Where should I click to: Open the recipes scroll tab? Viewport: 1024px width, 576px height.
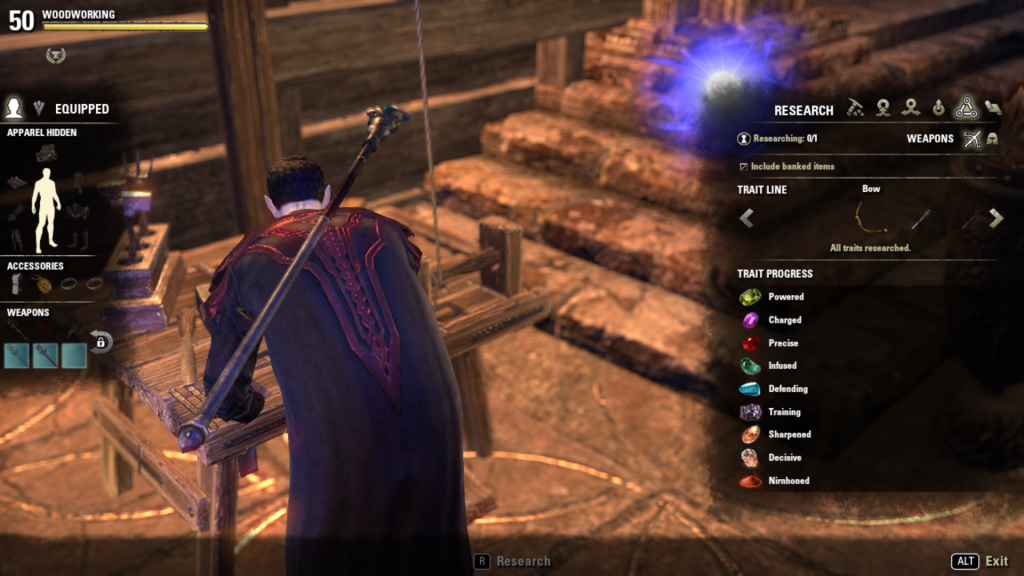(992, 108)
